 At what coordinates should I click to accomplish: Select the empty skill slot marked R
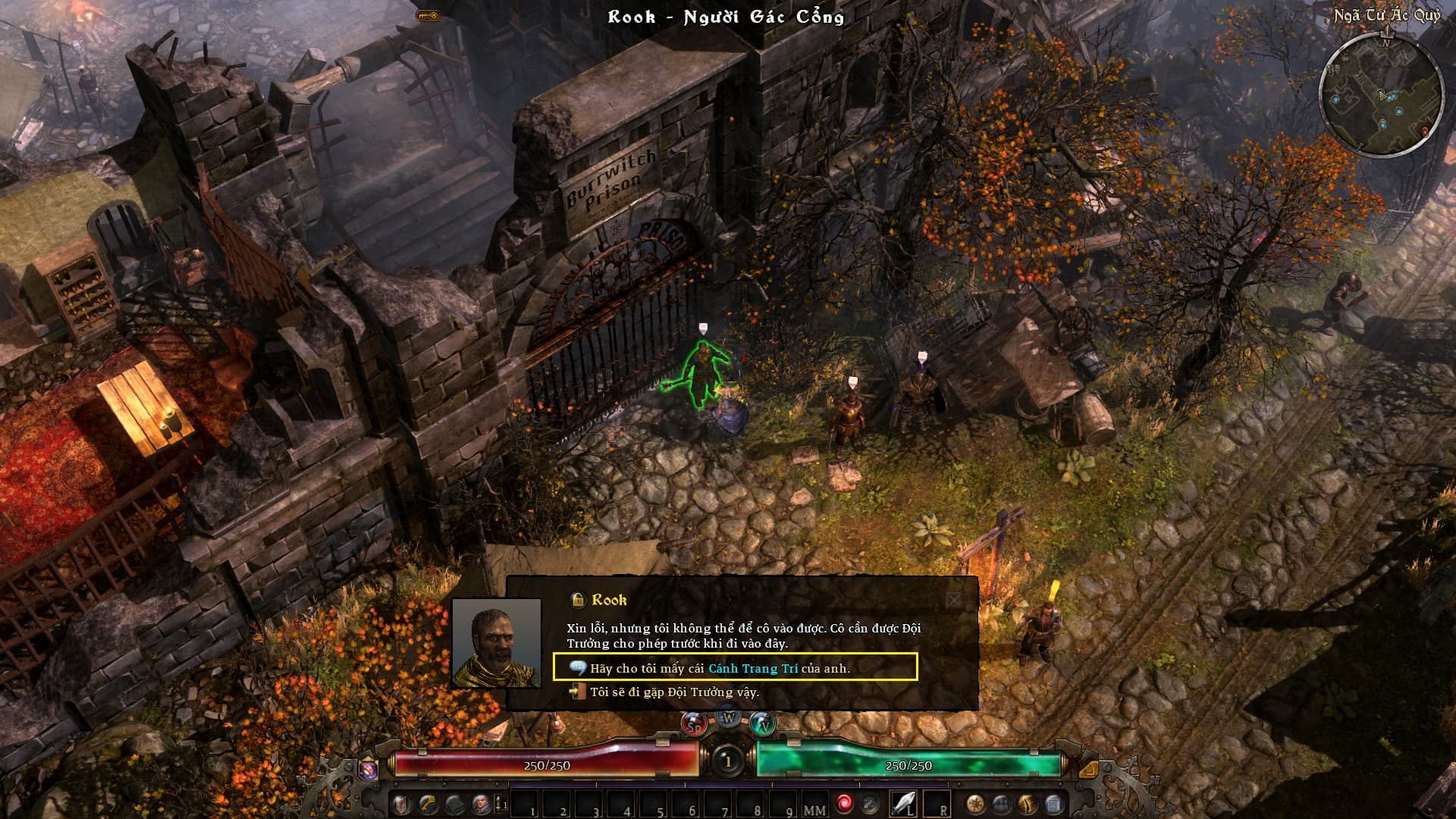tap(937, 804)
